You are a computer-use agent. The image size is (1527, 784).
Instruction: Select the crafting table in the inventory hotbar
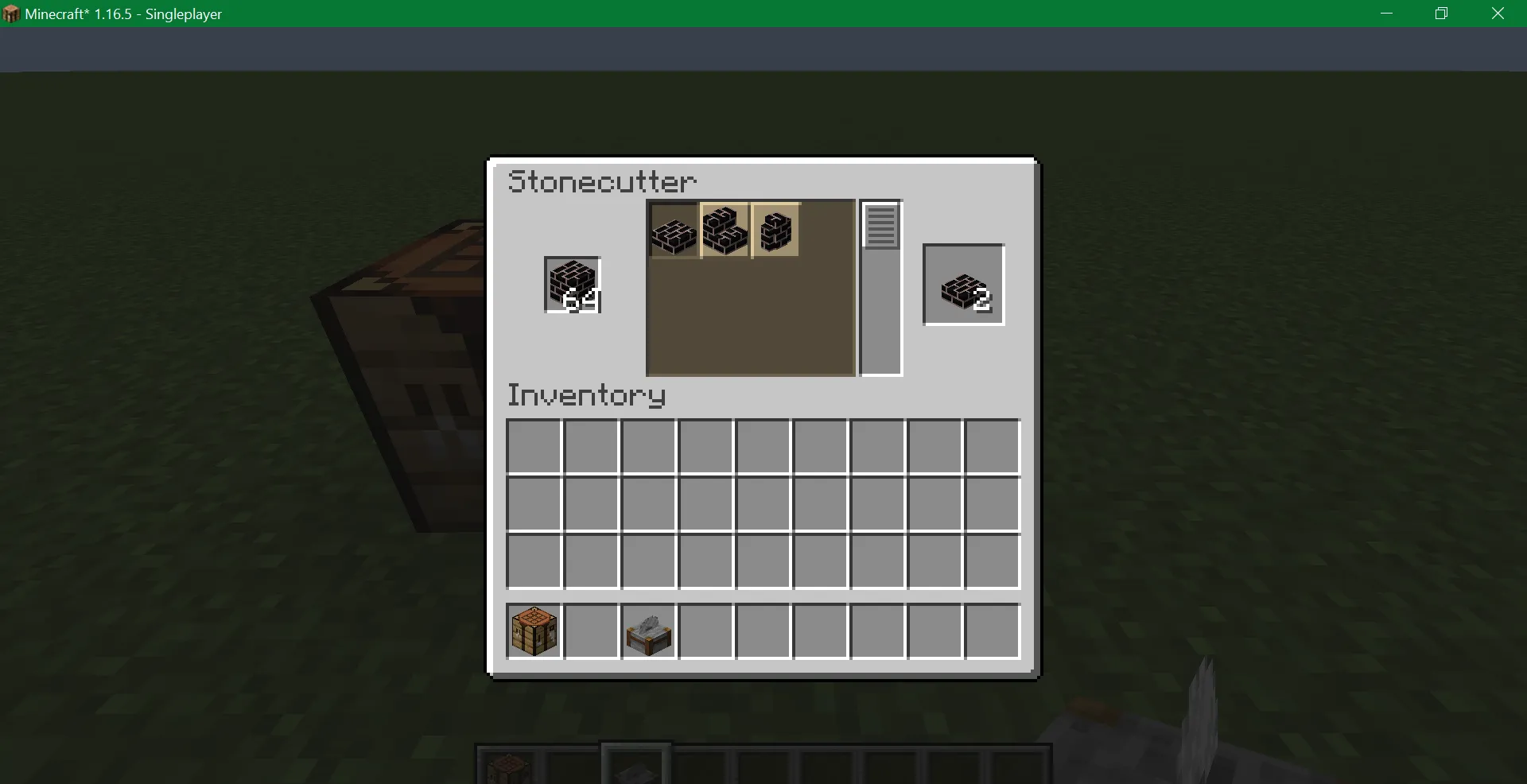click(x=533, y=631)
